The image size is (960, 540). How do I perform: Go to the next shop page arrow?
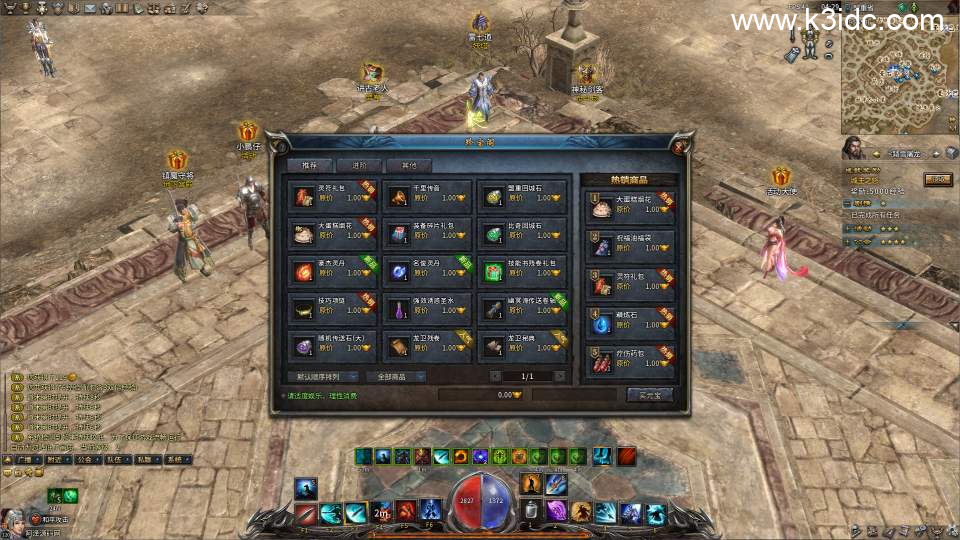pyautogui.click(x=560, y=377)
